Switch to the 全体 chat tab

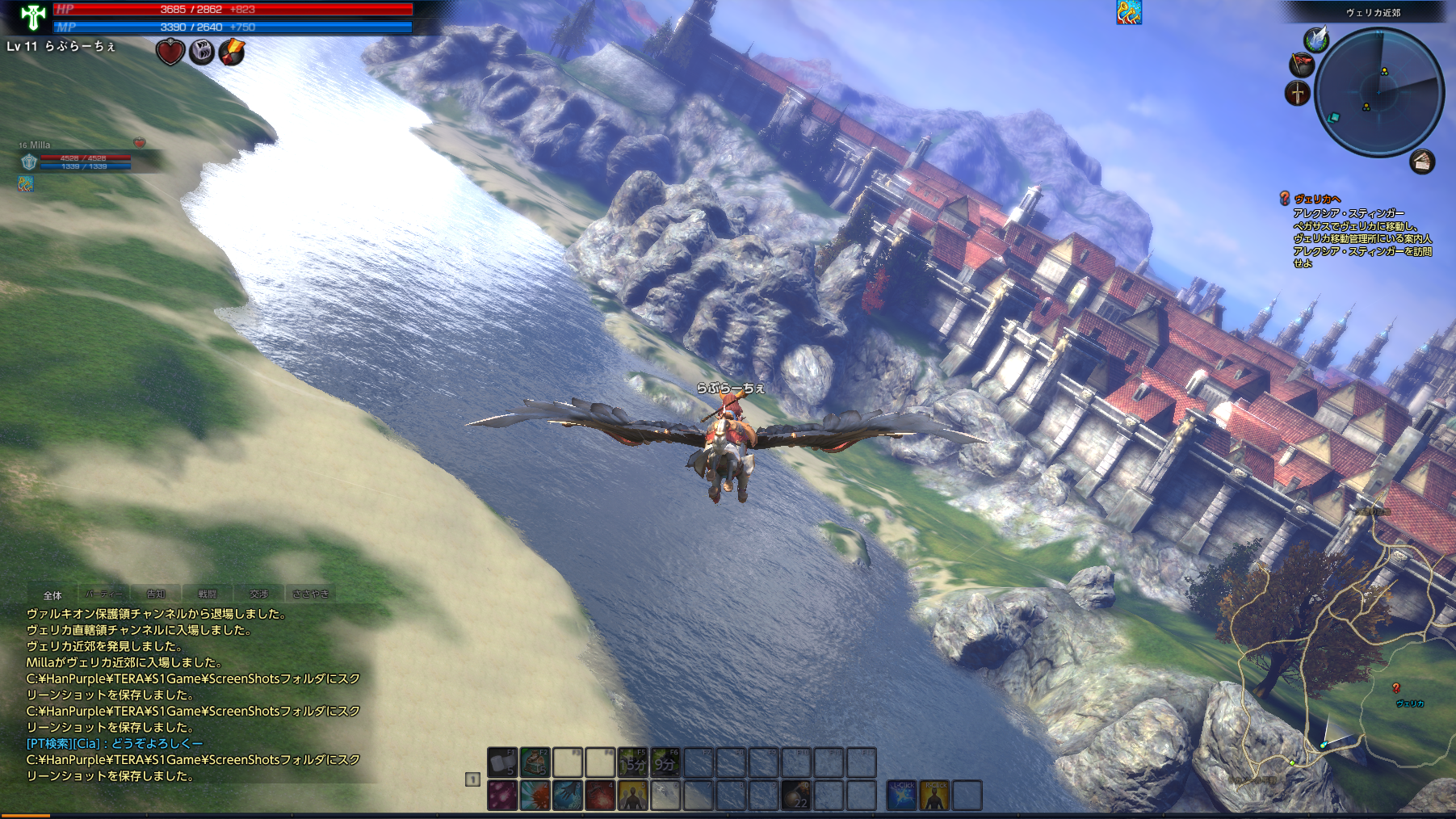pyautogui.click(x=52, y=594)
